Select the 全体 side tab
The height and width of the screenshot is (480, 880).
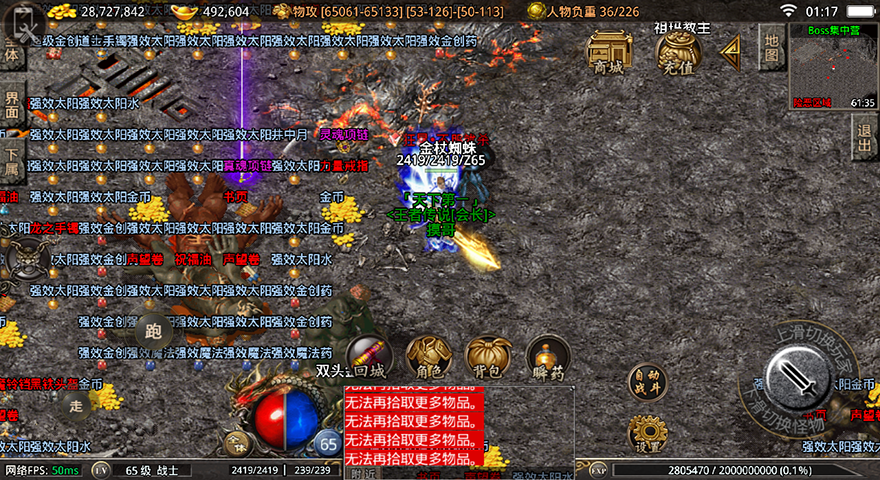(x=12, y=52)
